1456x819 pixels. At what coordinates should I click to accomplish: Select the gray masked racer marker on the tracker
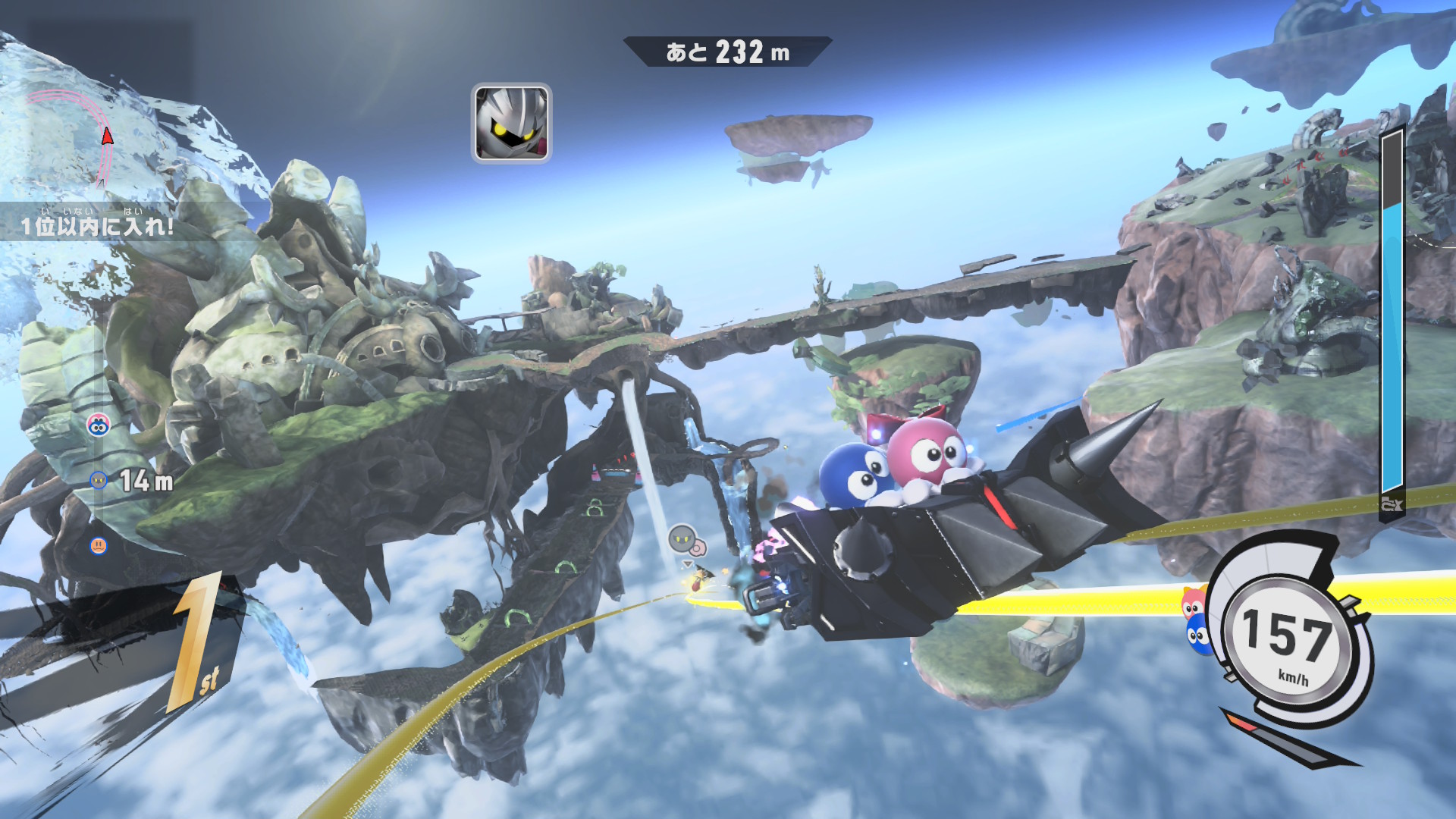[x=99, y=480]
